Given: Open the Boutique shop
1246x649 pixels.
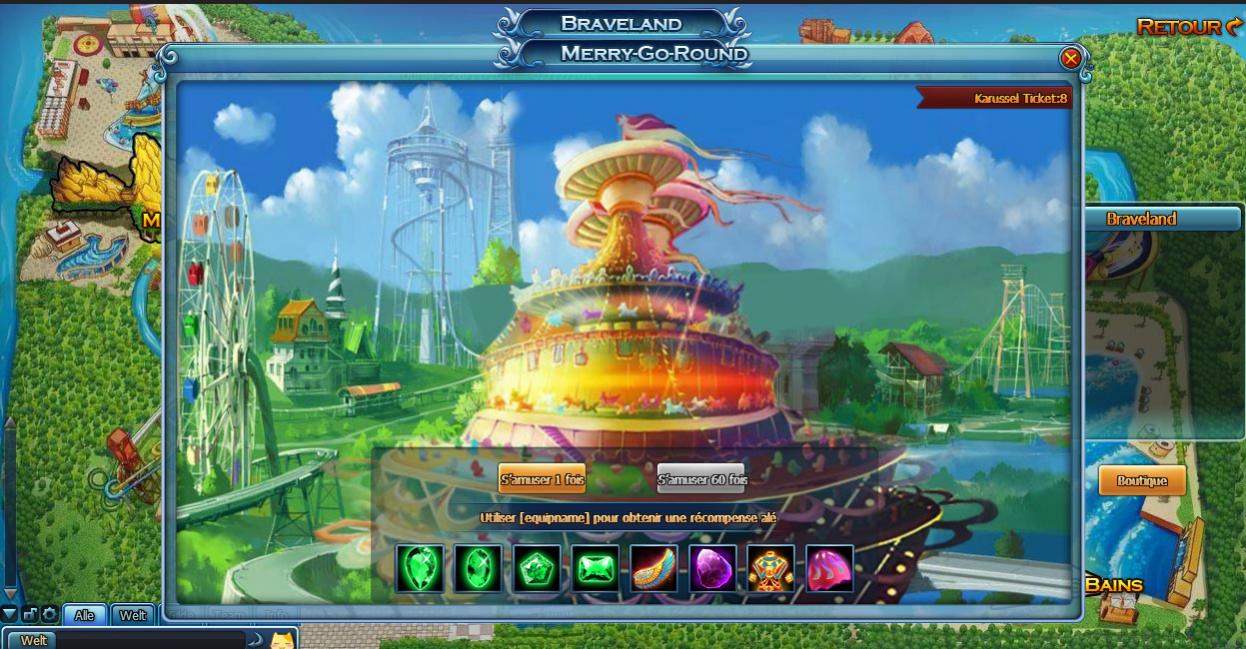Looking at the screenshot, I should click(x=1141, y=481).
